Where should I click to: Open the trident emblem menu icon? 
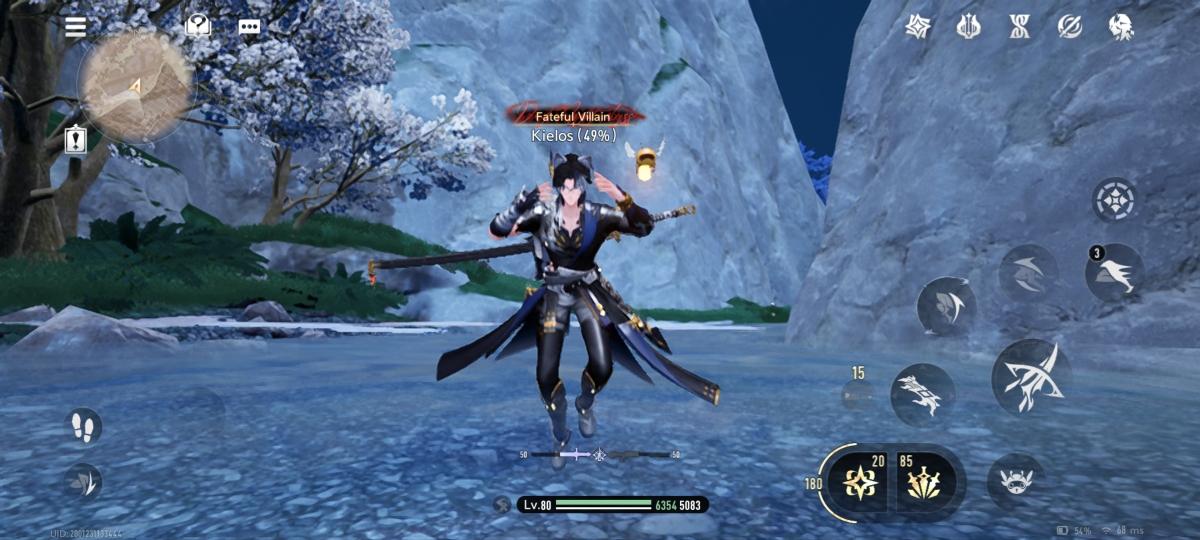968,27
